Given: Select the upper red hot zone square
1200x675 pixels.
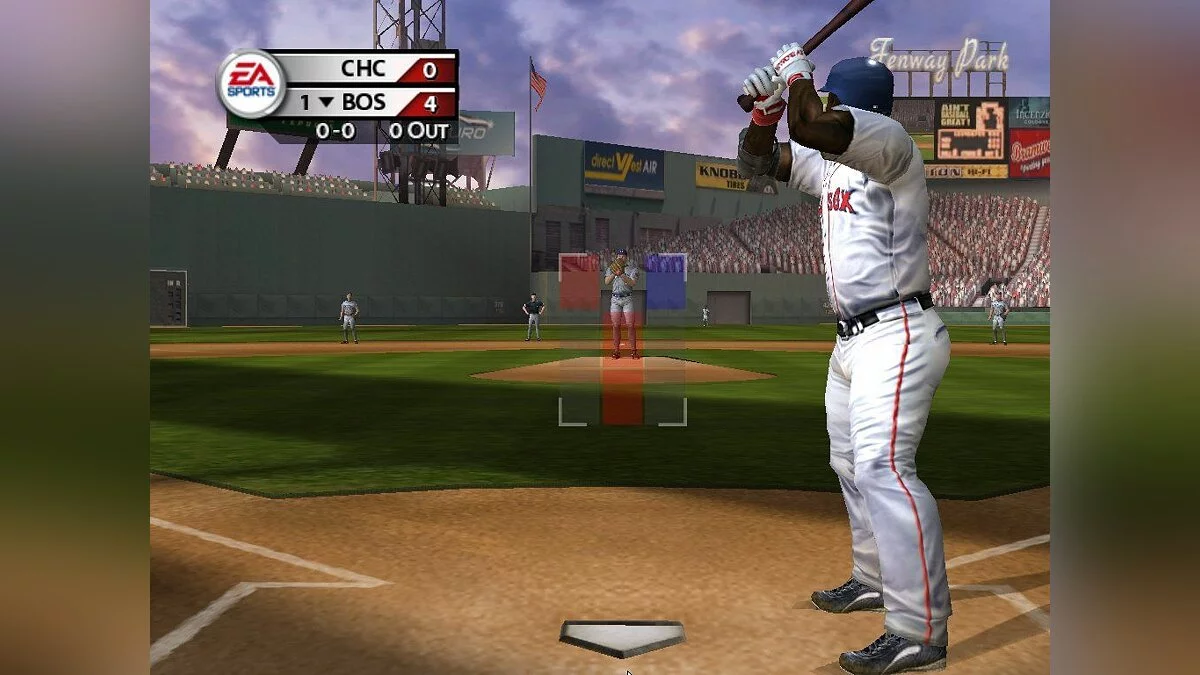Looking at the screenshot, I should coord(579,281).
